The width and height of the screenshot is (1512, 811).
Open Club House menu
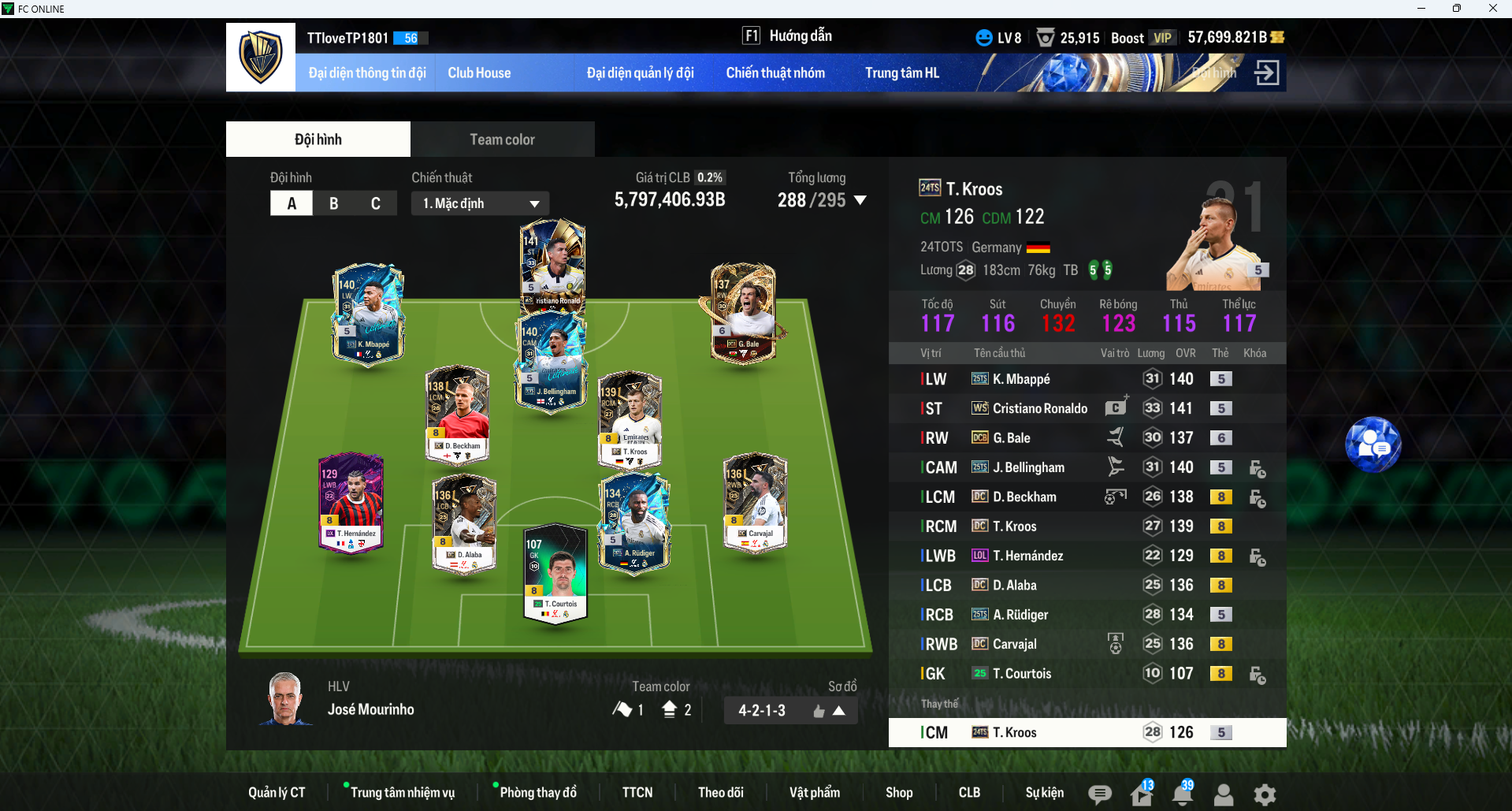[479, 73]
